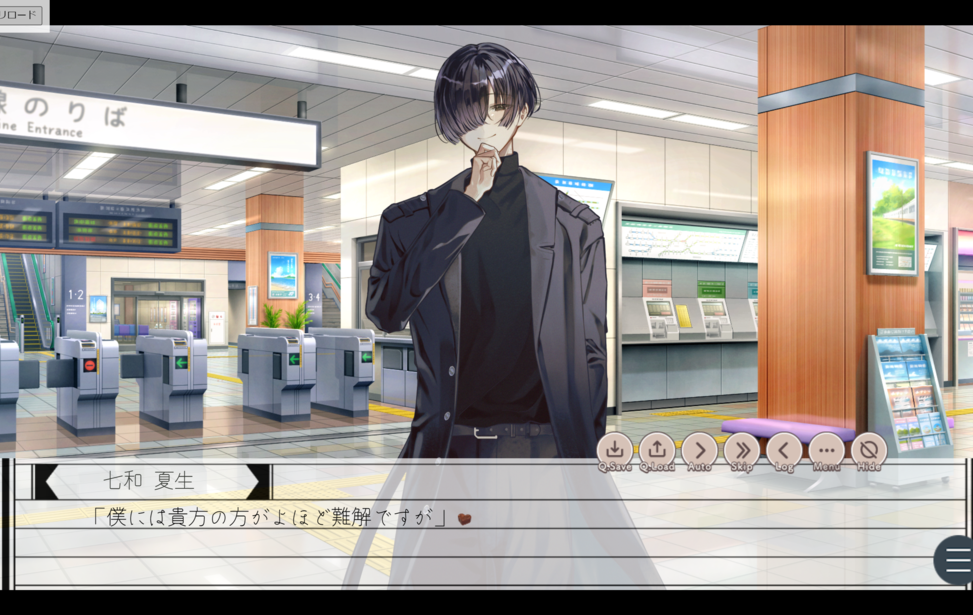
Task: Click the リロード reload button
Action: [x=21, y=14]
